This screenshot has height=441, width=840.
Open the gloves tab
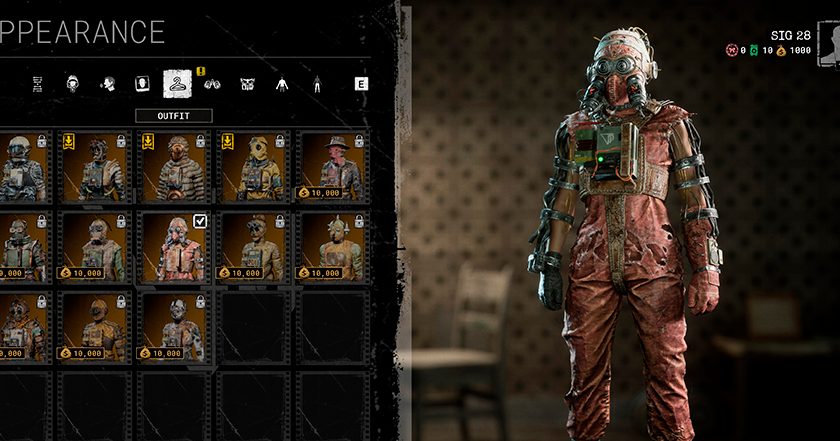click(212, 84)
